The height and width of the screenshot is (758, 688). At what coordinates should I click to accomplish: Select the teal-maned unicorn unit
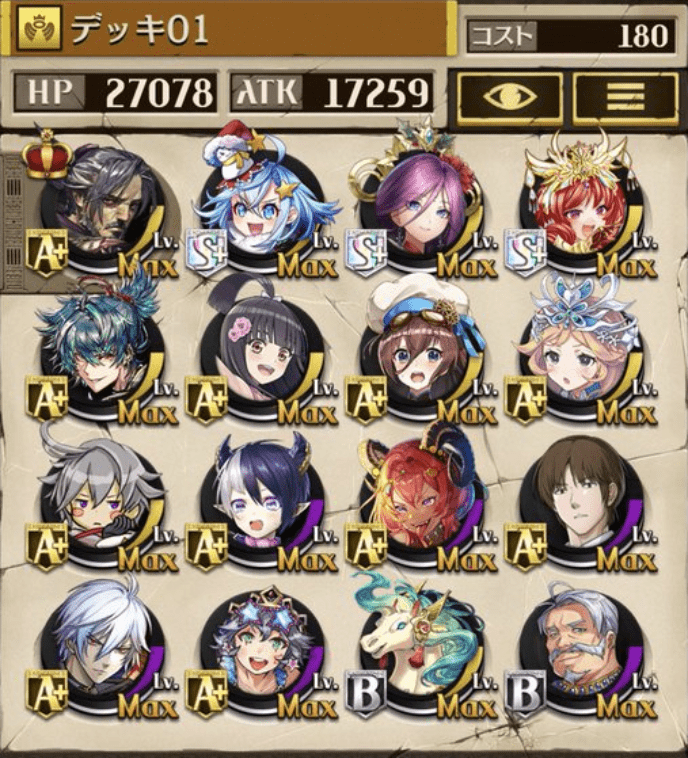click(421, 645)
